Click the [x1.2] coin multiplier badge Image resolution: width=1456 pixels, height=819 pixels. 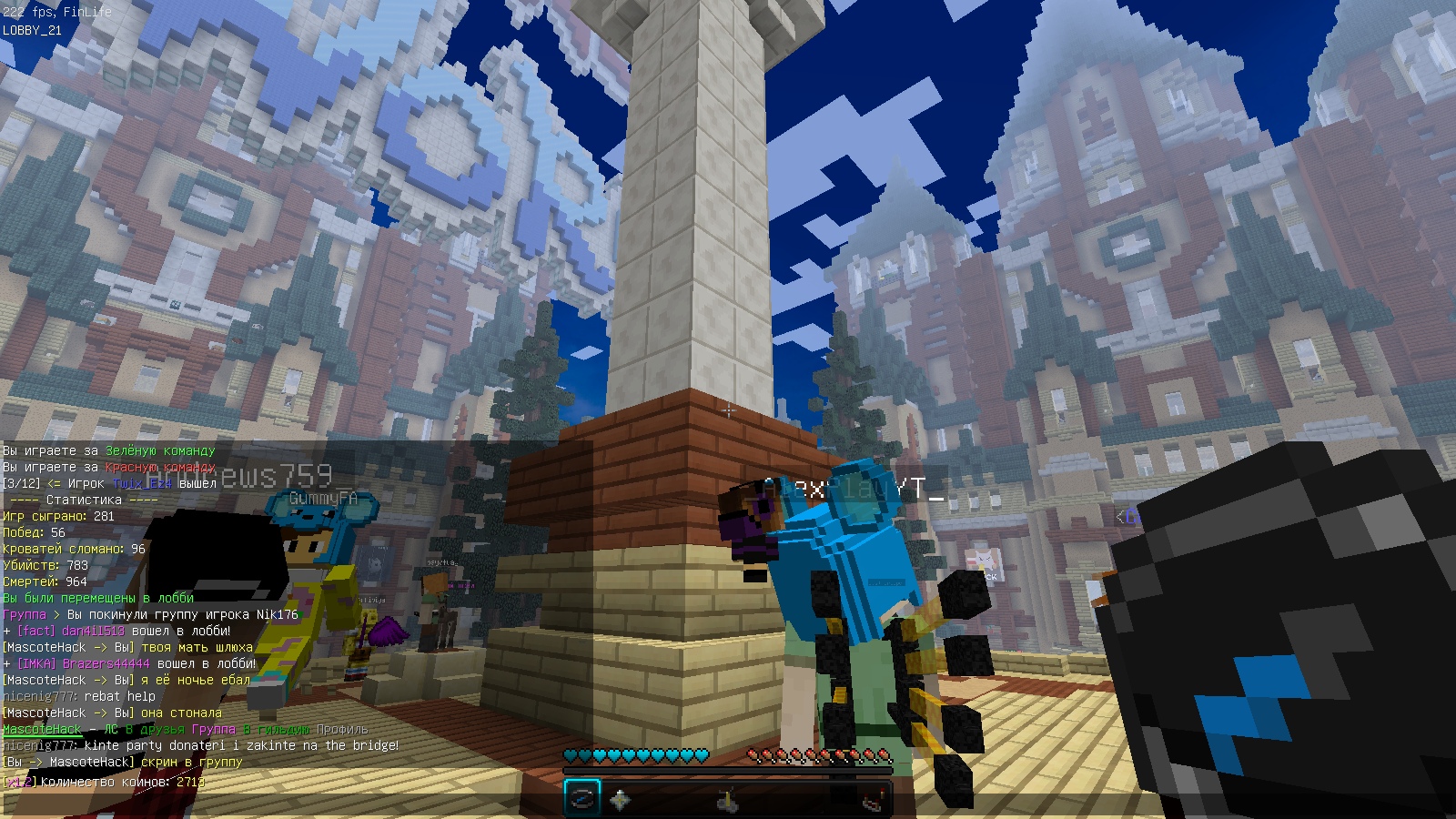click(18, 782)
